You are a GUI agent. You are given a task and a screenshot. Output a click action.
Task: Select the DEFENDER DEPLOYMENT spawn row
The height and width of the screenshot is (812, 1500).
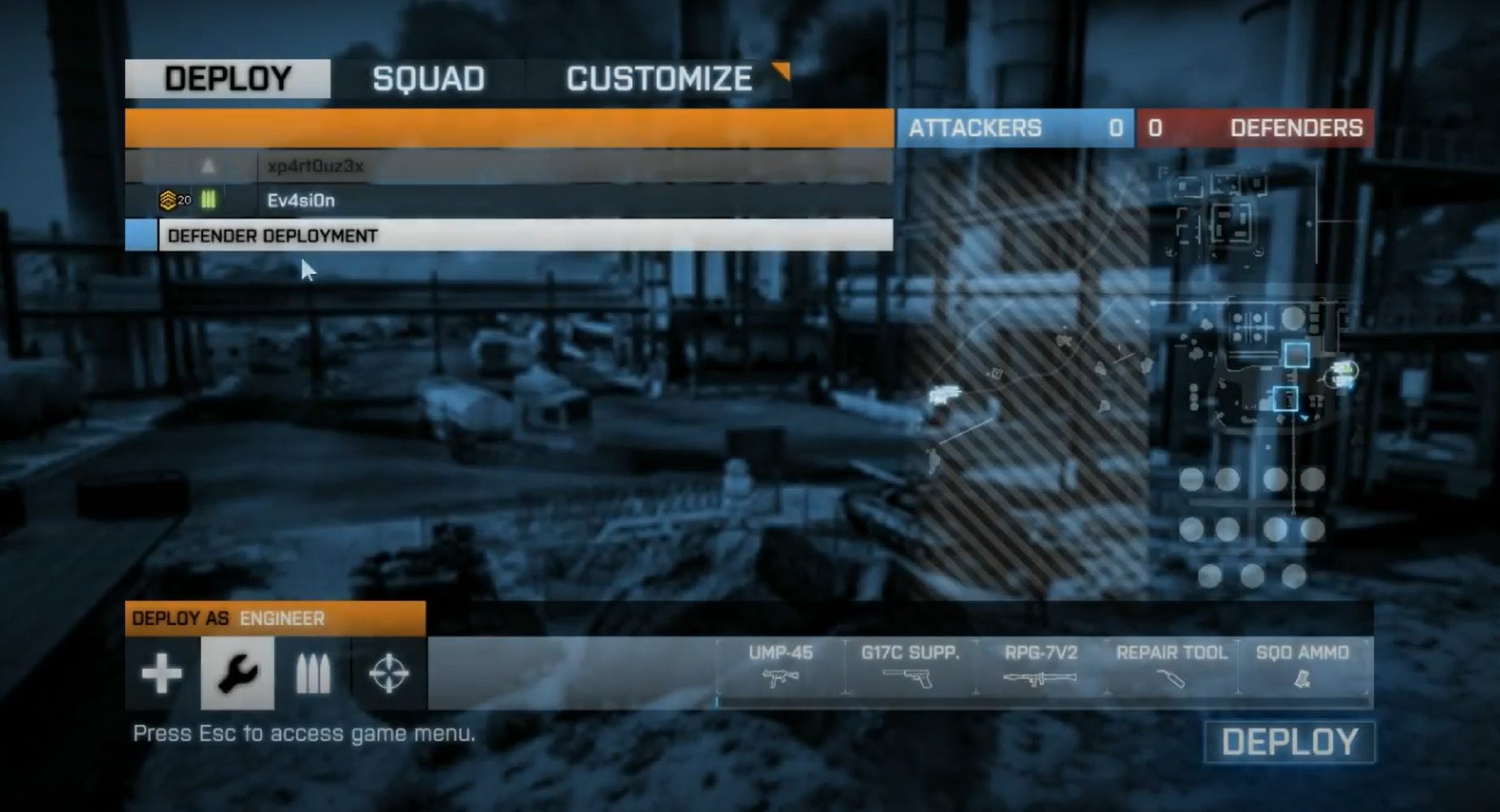(x=272, y=237)
